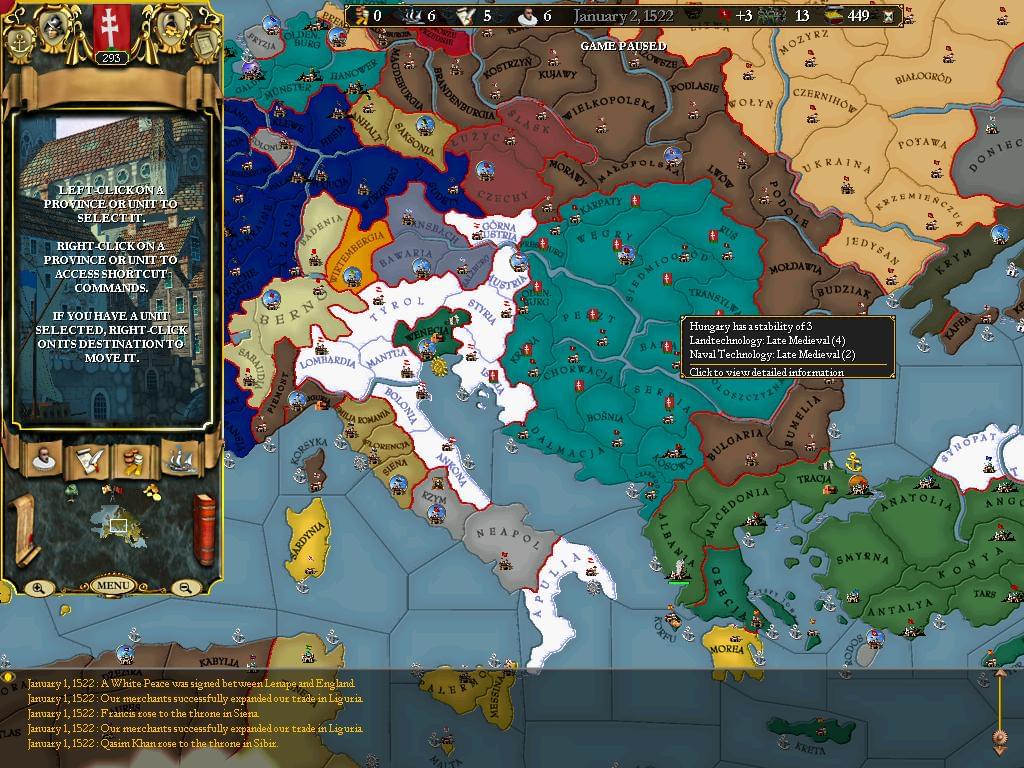The image size is (1024, 768).
Task: Click the date January 2, 1522
Action: coord(623,16)
